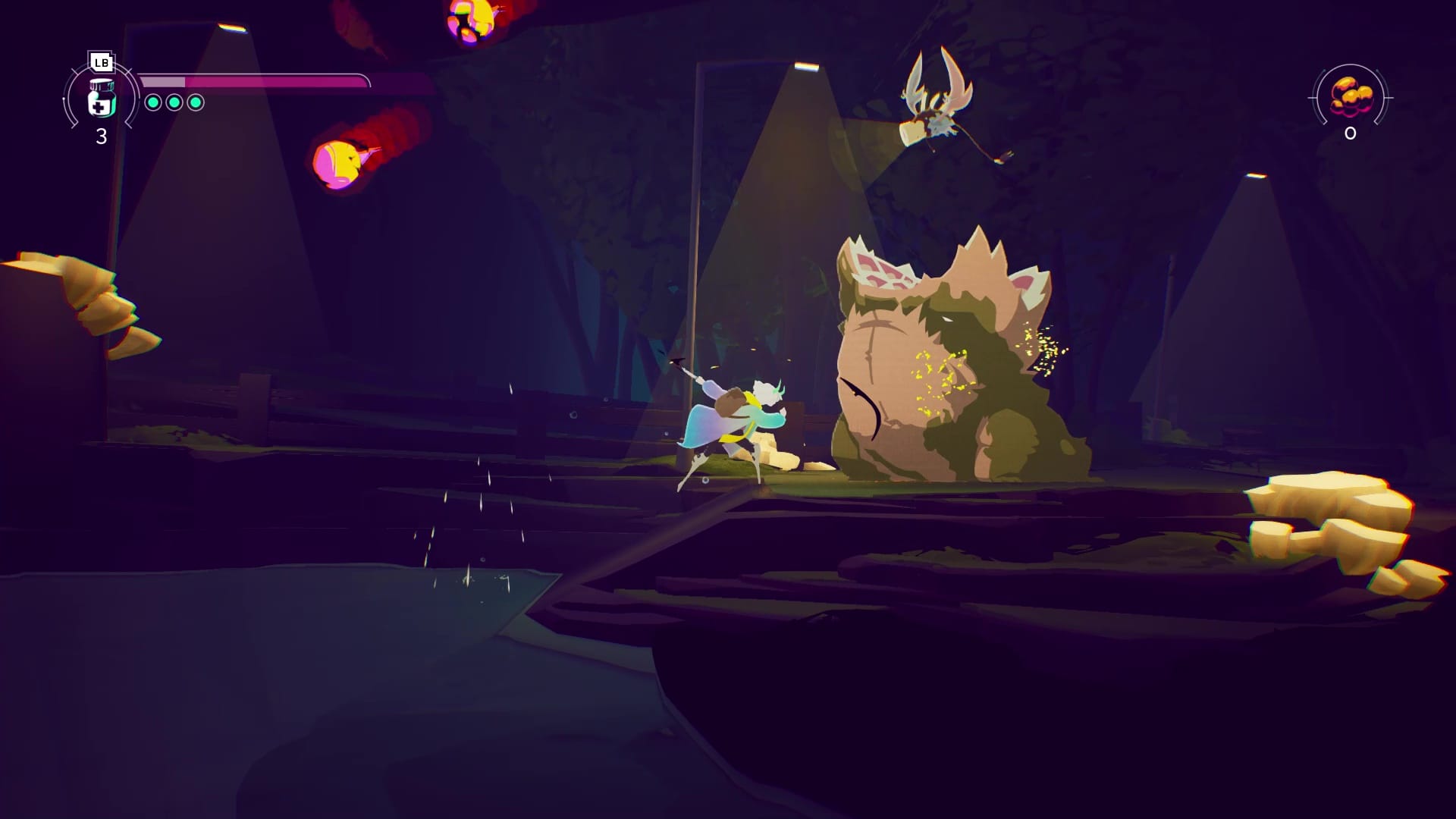
Task: Select the healing jar item icon
Action: click(x=101, y=98)
